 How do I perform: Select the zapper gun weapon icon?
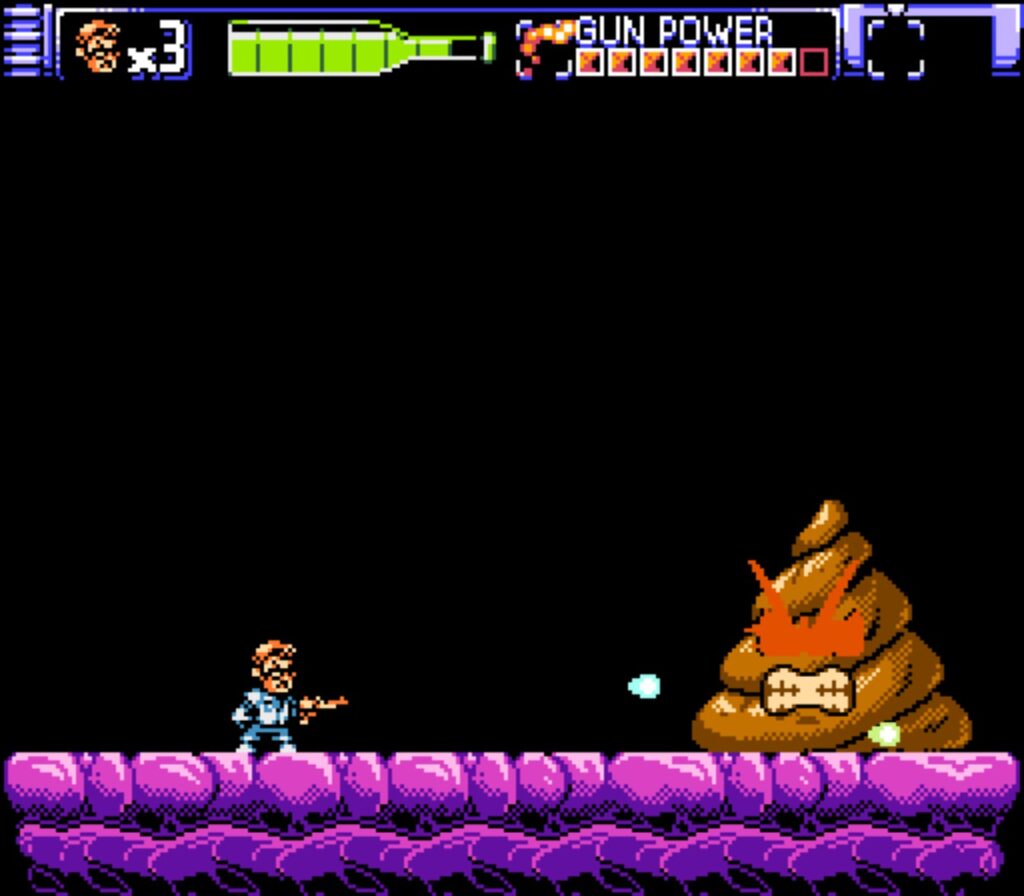click(x=543, y=47)
